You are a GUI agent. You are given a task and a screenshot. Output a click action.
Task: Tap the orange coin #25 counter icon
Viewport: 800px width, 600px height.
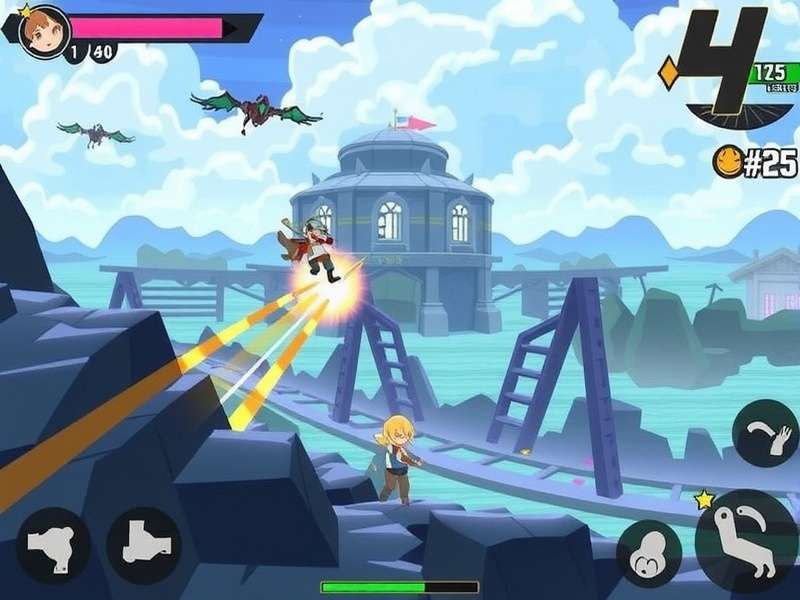(727, 161)
